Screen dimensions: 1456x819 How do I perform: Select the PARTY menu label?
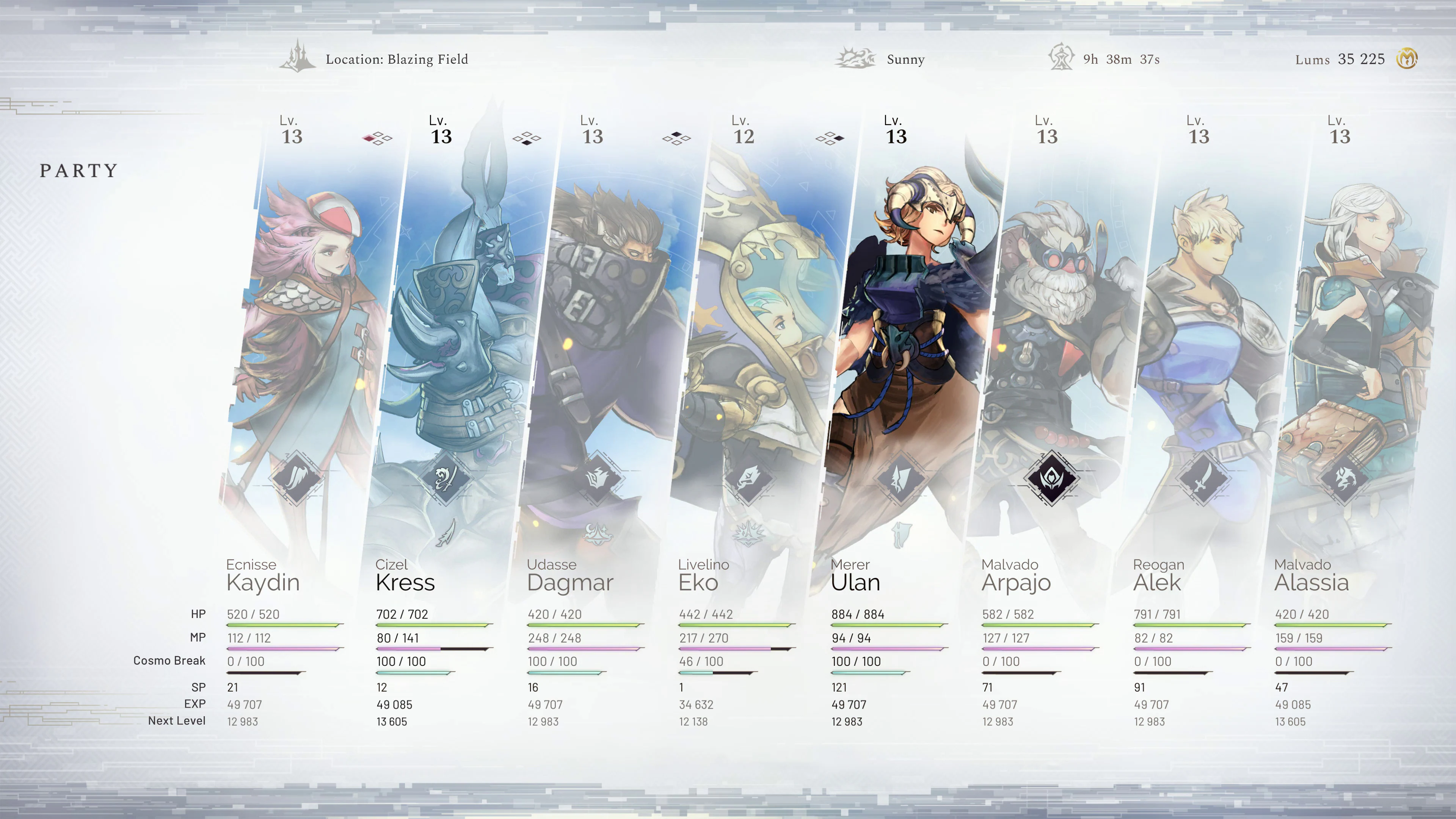pyautogui.click(x=78, y=170)
